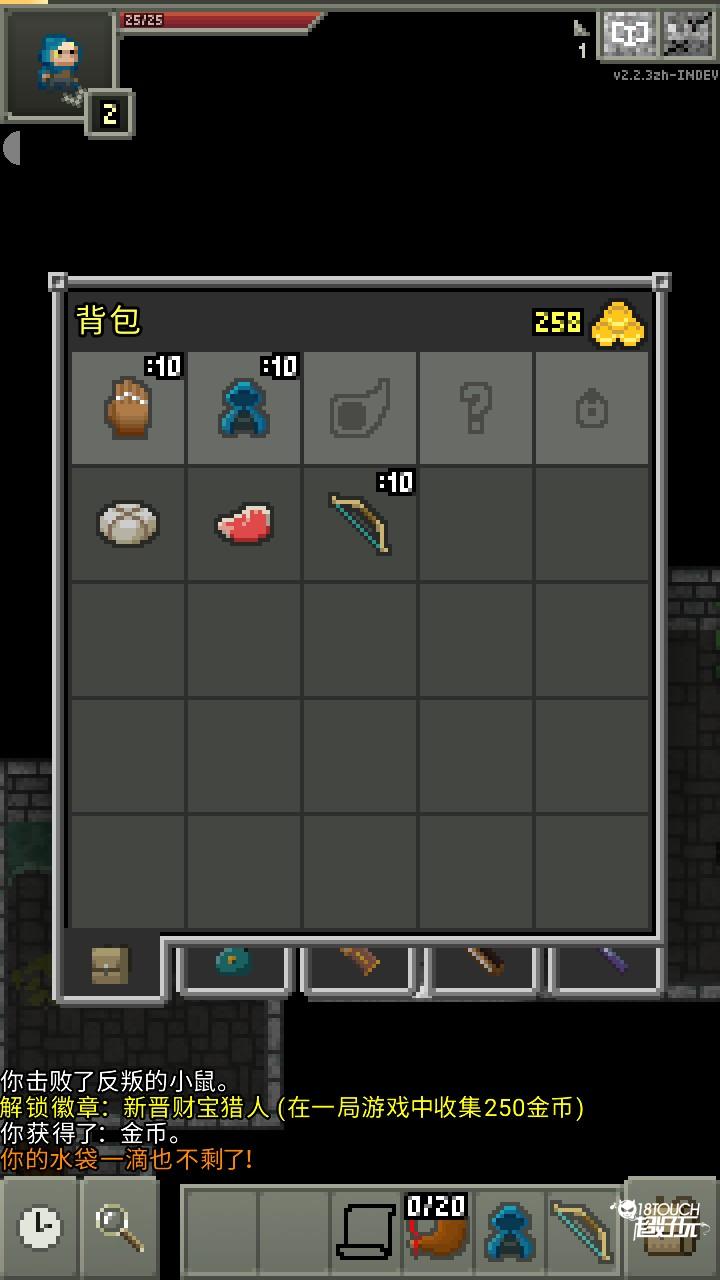Activate the magnifying glass search button
Screen dimensions: 720x1280
(120, 1225)
